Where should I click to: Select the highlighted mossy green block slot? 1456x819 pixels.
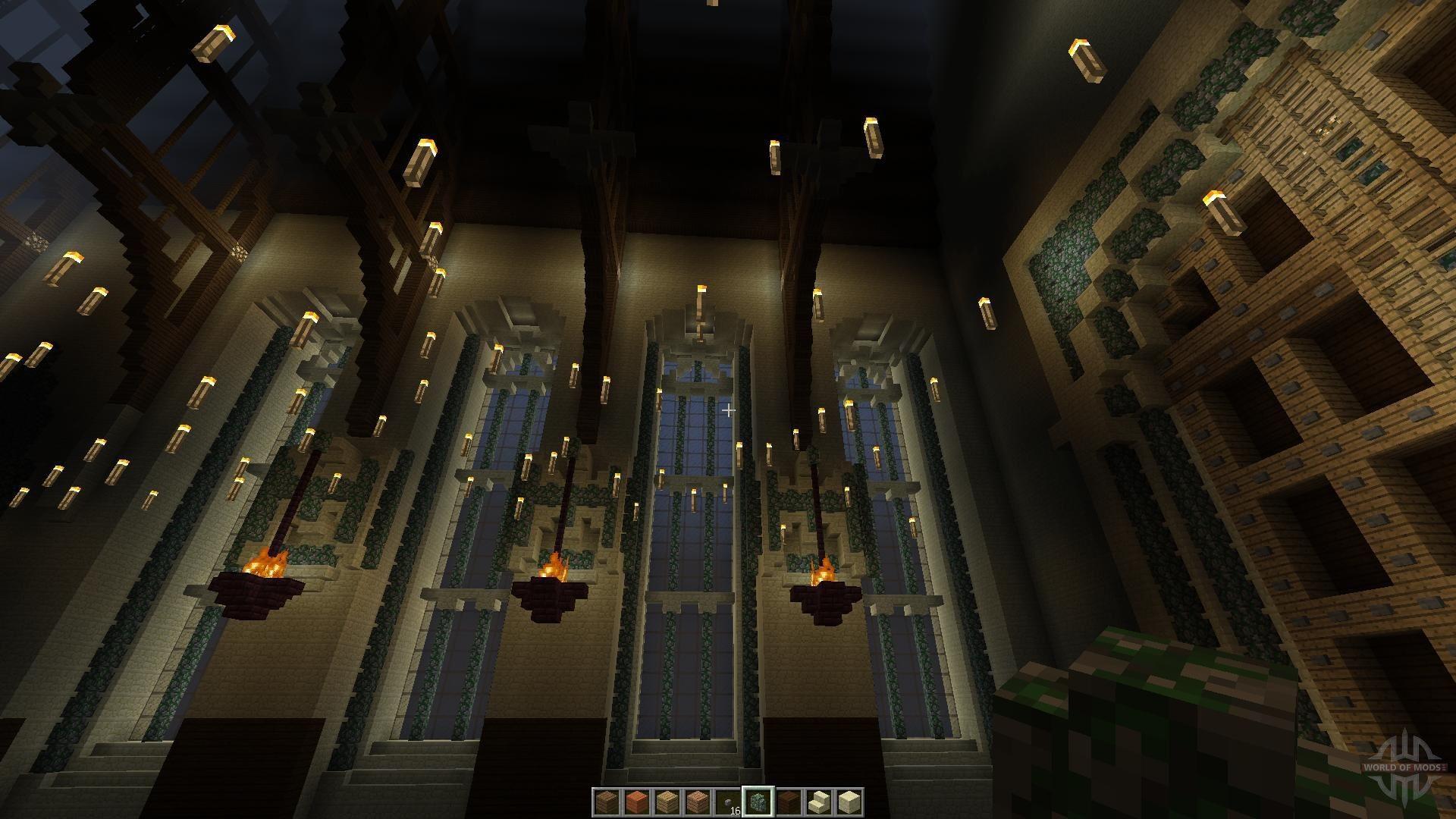tap(757, 802)
